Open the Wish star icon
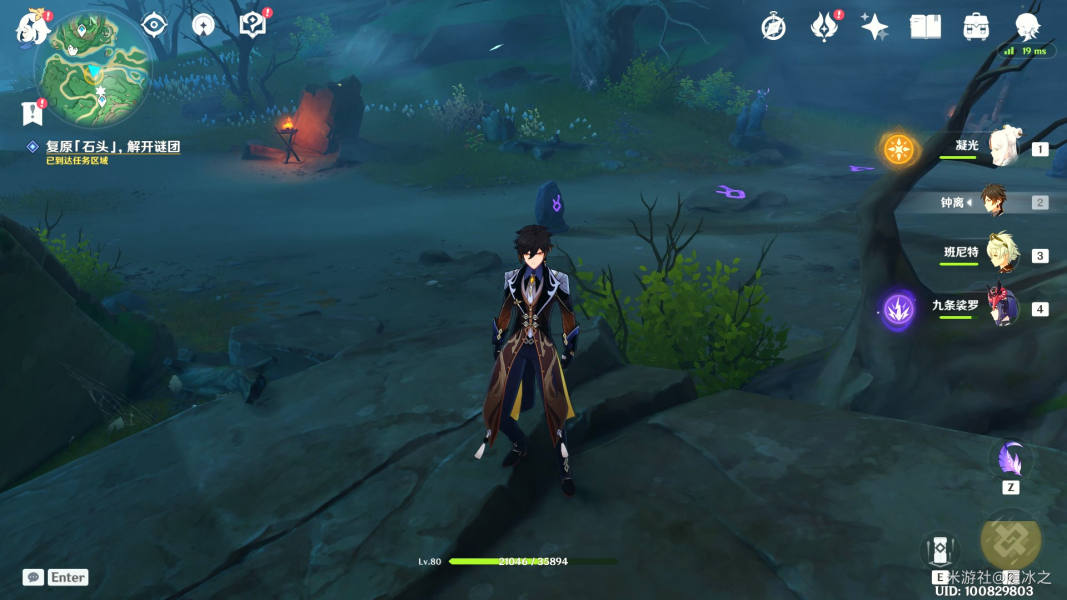This screenshot has height=600, width=1067. [875, 27]
